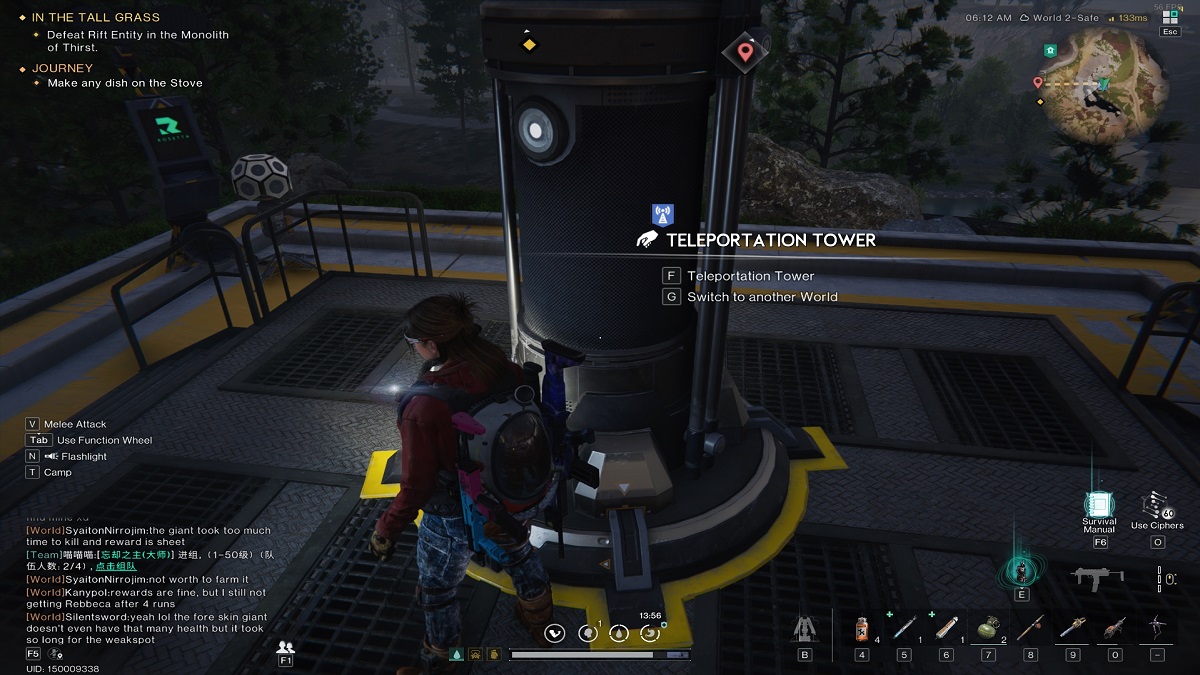Choose Switch to another World
The height and width of the screenshot is (675, 1200).
(x=761, y=297)
